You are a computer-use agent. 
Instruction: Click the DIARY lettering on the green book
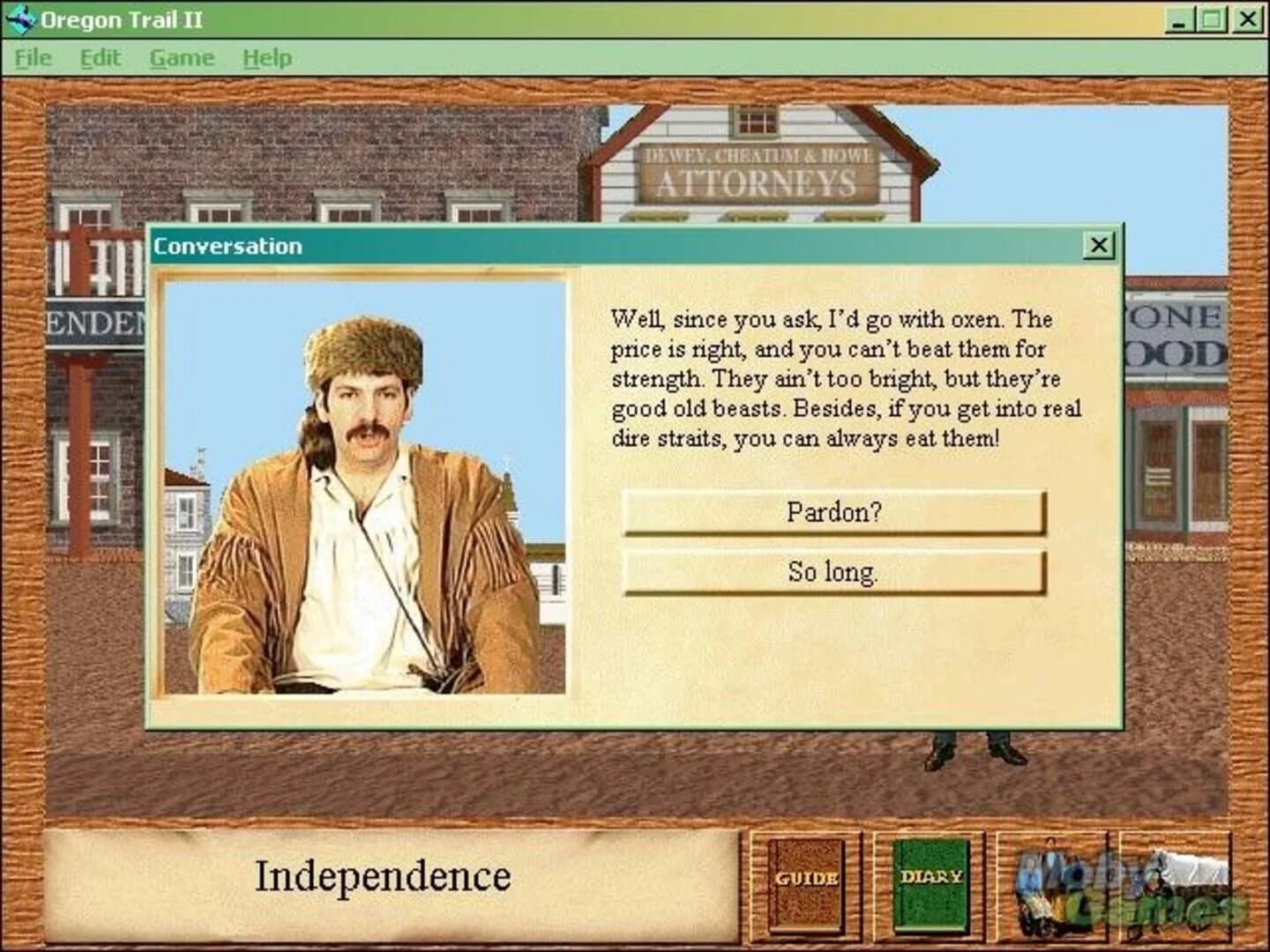coord(933,877)
